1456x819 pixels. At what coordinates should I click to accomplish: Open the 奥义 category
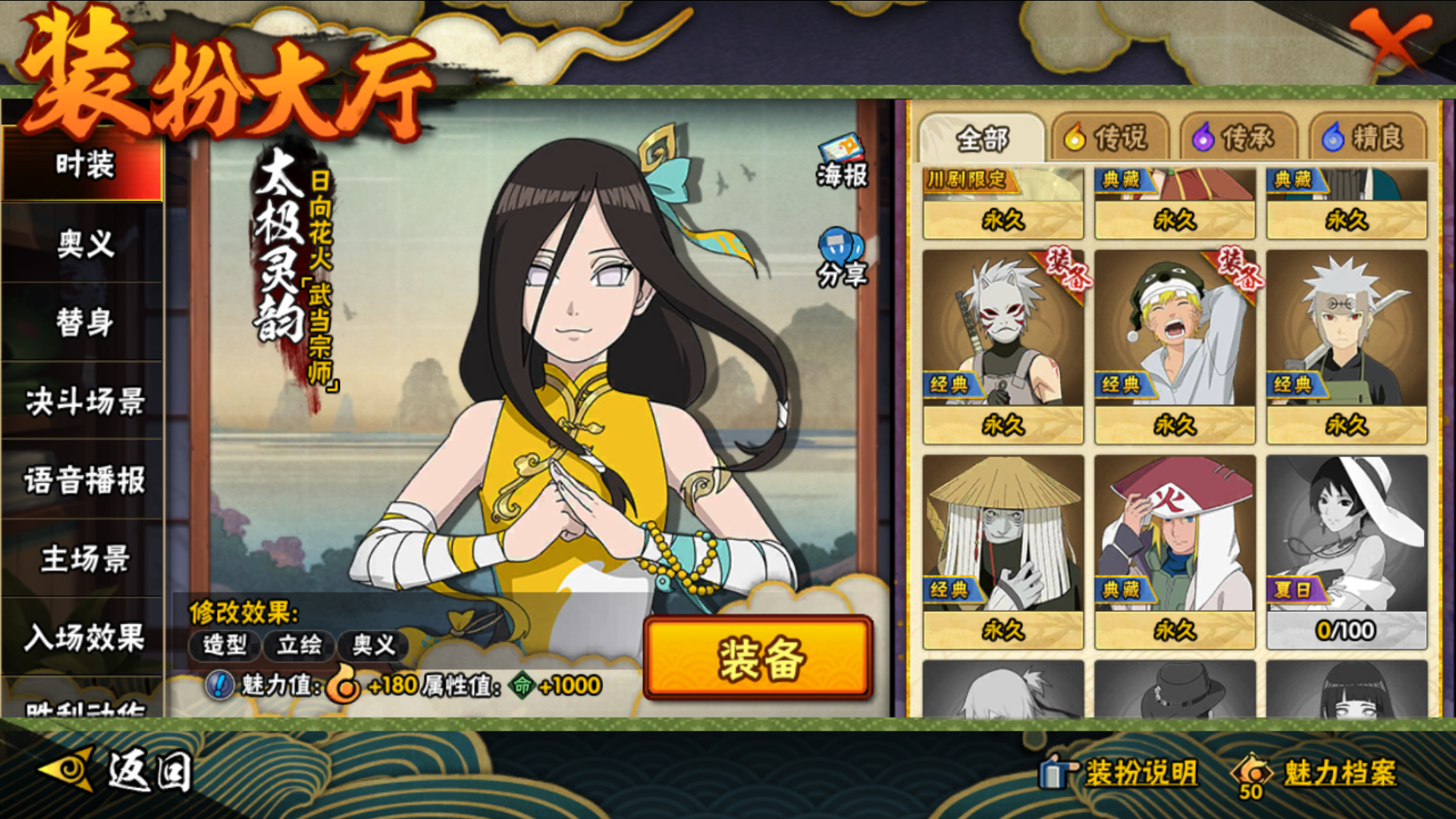pos(83,244)
